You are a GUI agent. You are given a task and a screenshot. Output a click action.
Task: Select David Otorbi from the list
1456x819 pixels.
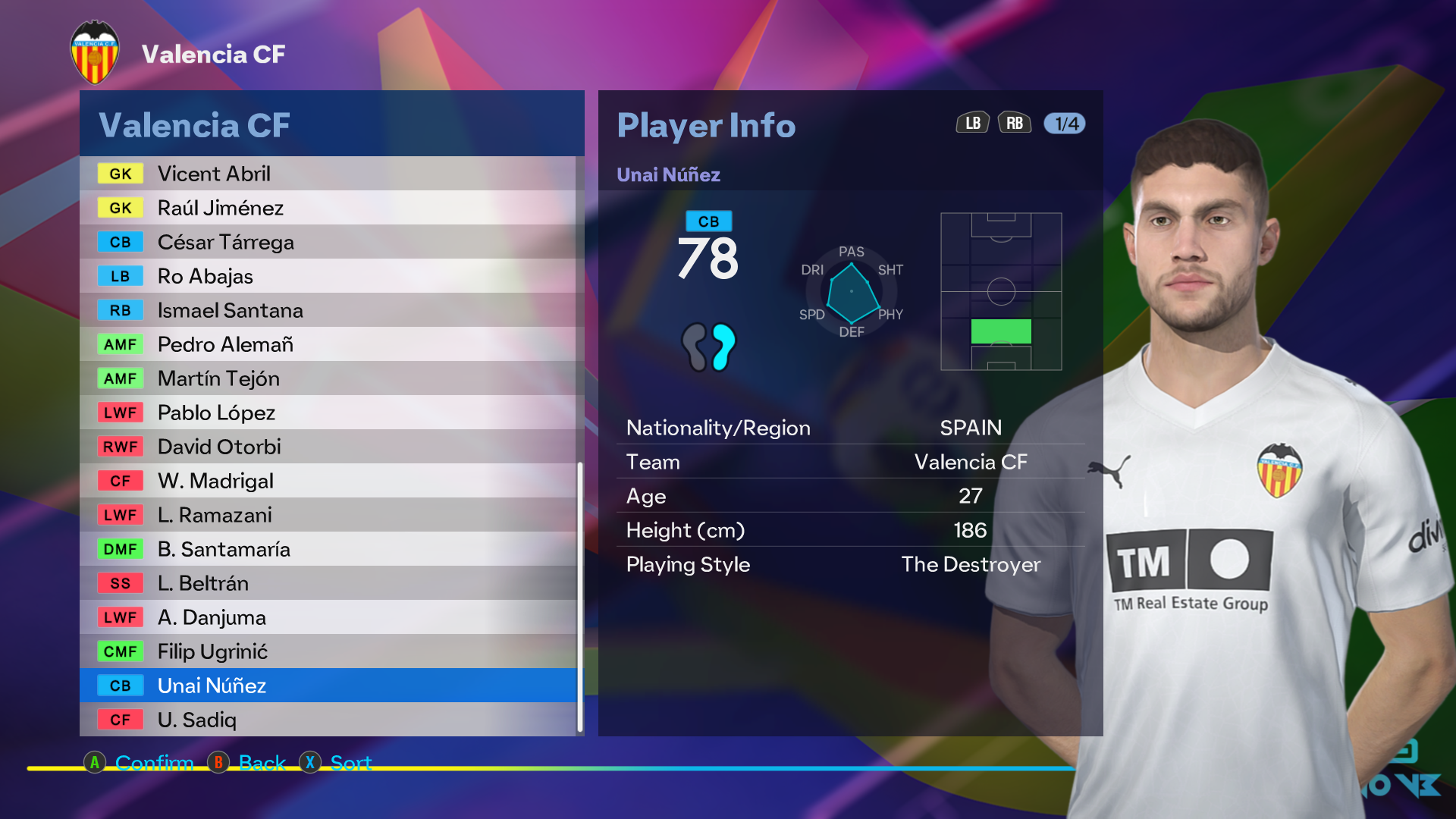tap(328, 447)
